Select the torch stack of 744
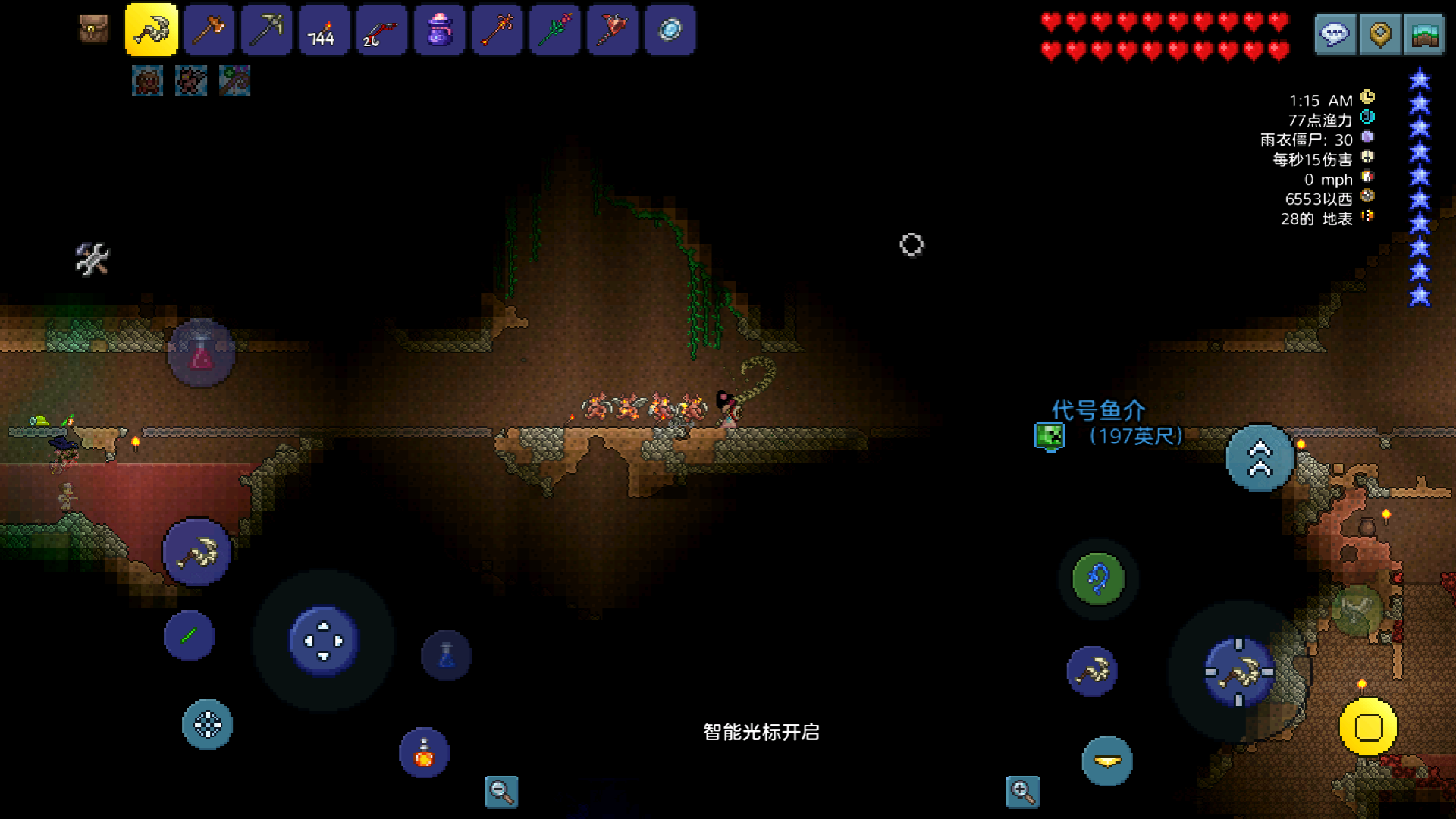This screenshot has height=819, width=1456. pyautogui.click(x=324, y=30)
